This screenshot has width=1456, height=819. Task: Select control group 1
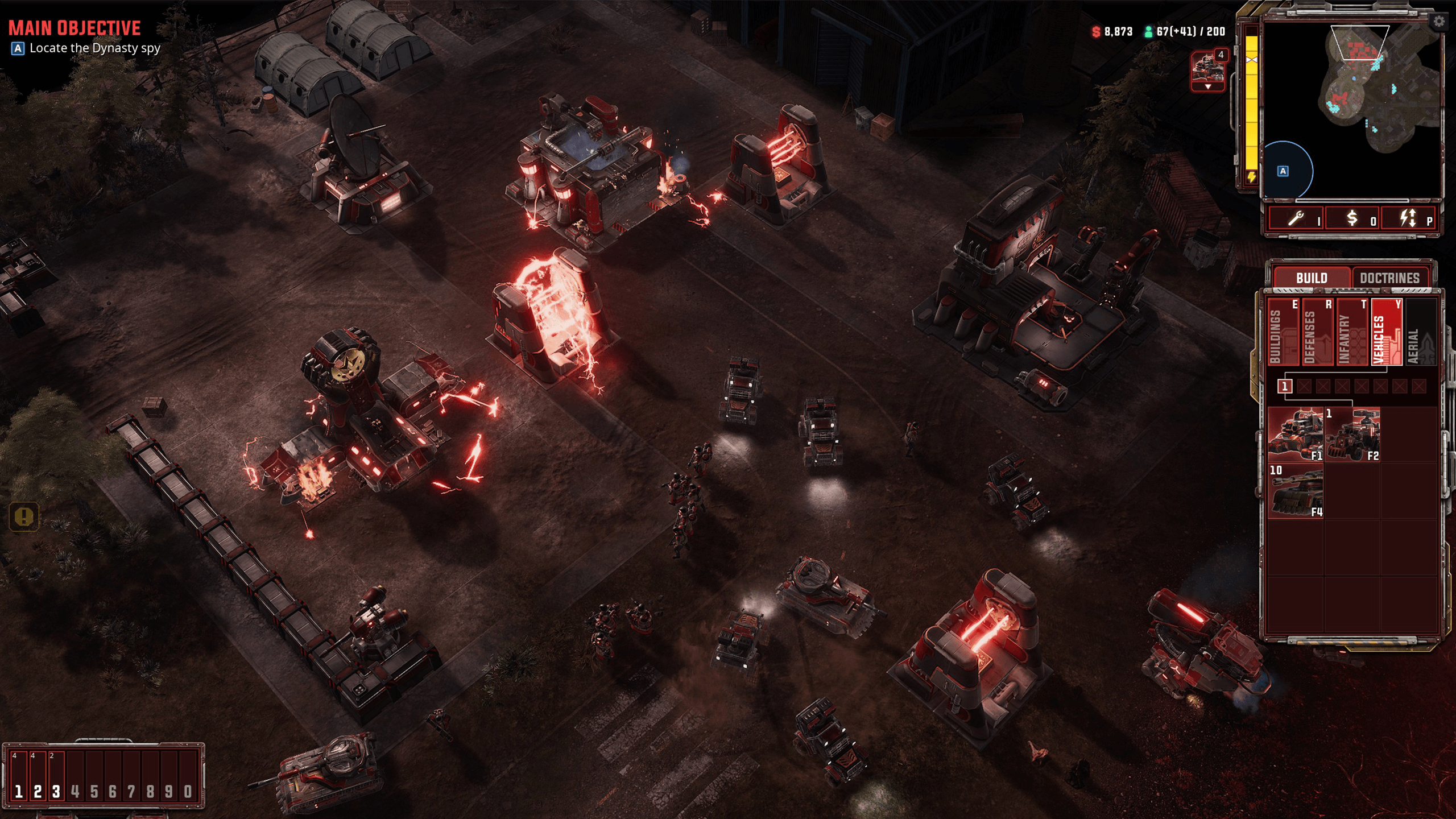(19, 776)
